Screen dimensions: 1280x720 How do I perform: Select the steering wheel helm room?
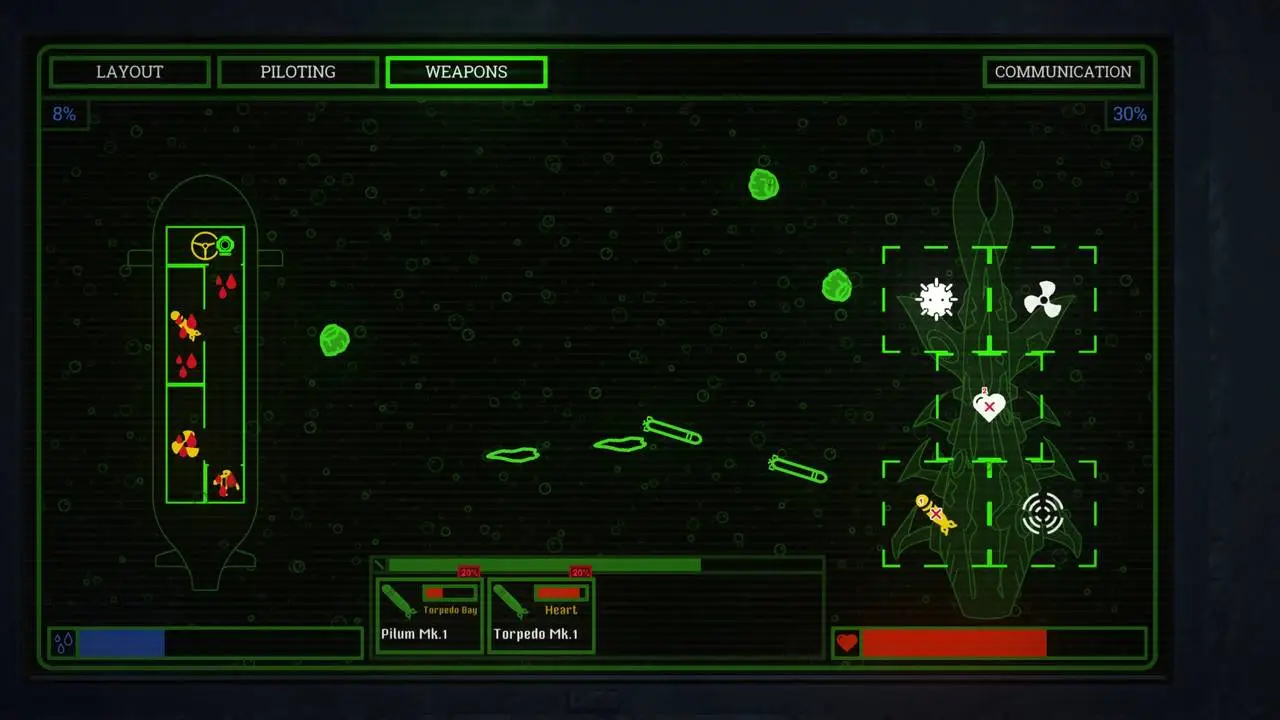click(206, 246)
